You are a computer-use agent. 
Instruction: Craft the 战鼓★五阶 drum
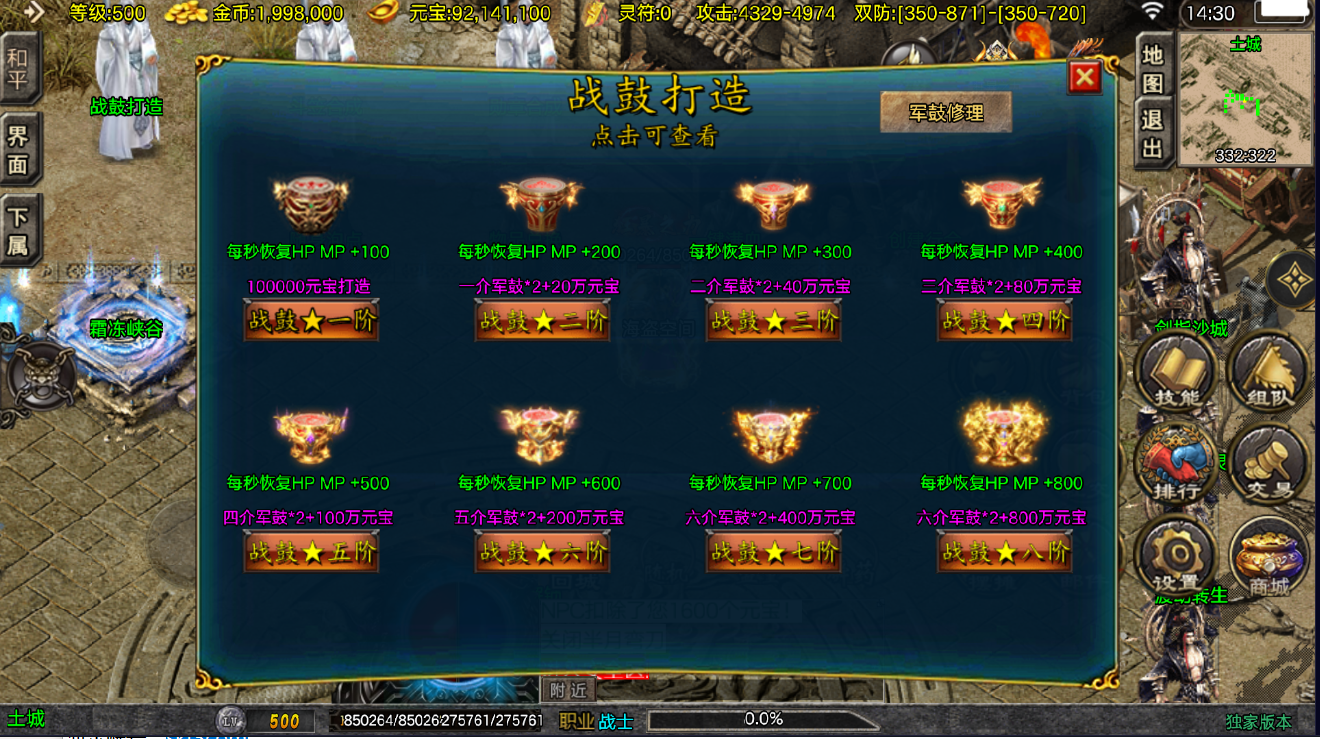click(x=311, y=552)
